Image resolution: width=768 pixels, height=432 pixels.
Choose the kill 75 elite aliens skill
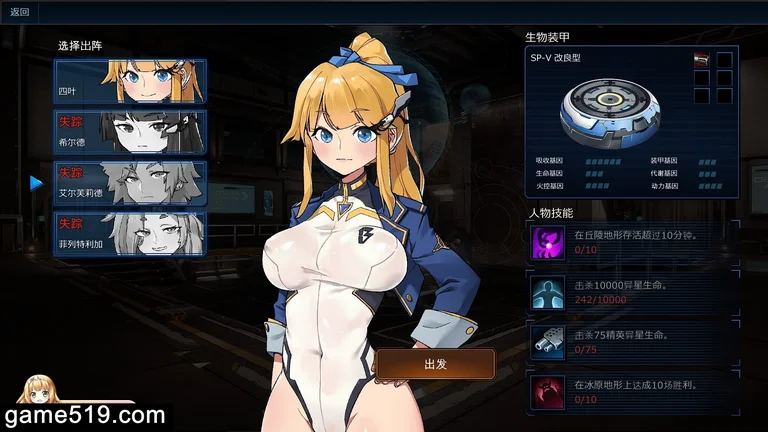coord(548,341)
